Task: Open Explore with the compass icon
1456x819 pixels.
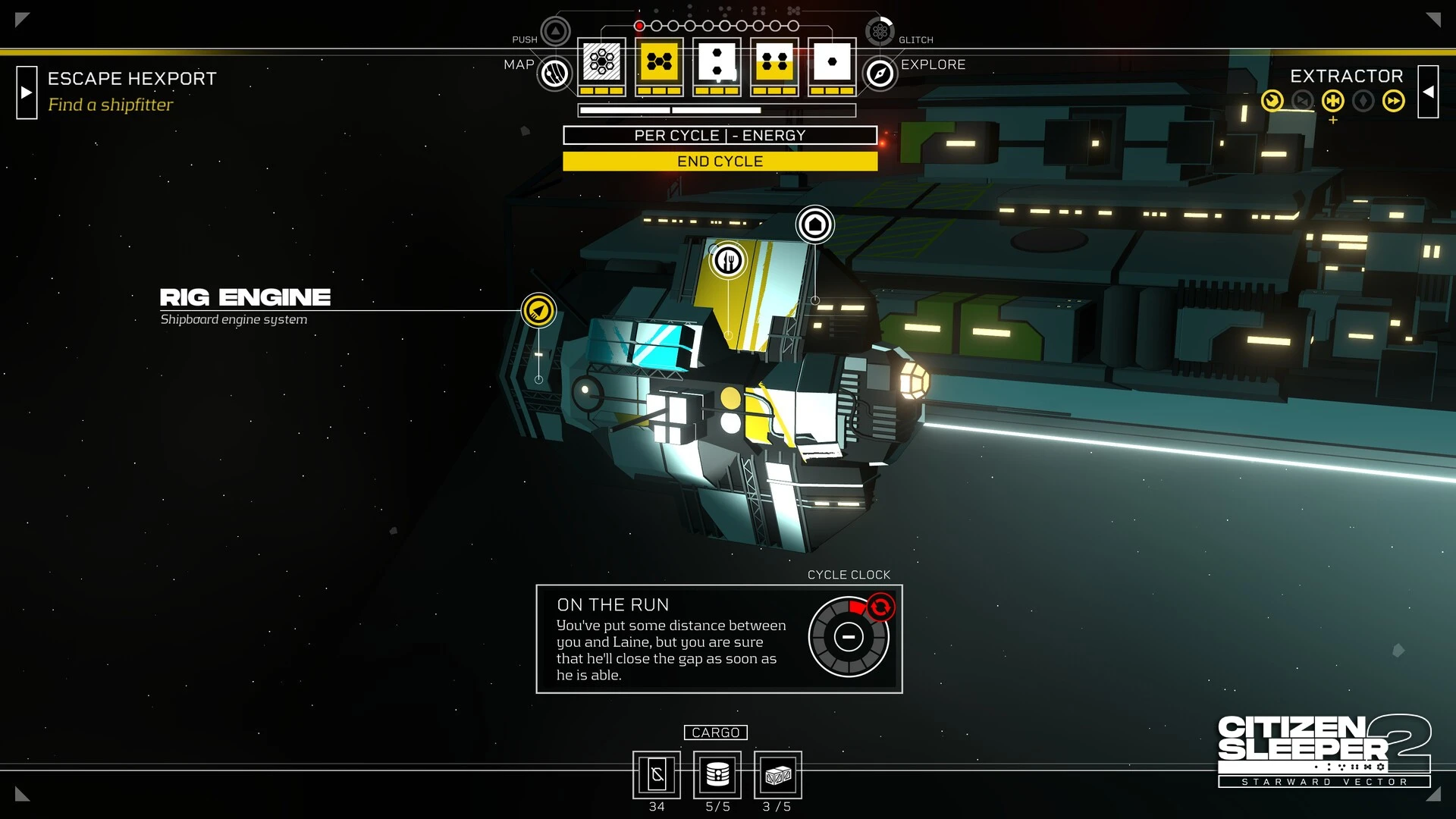Action: 880,74
